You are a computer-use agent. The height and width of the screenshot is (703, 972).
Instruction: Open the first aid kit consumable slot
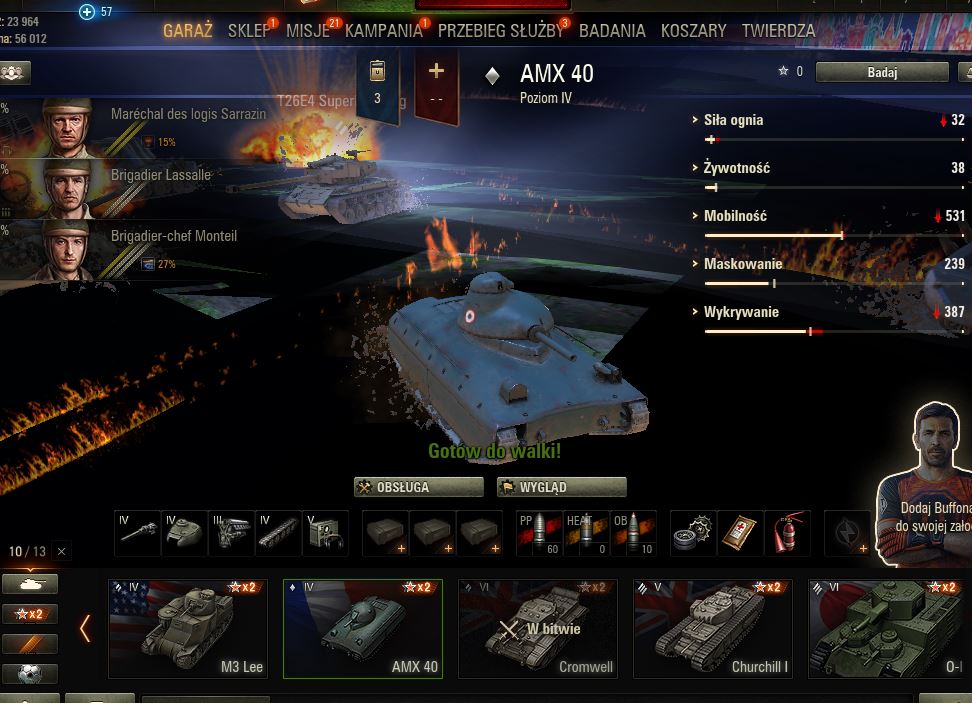(x=740, y=532)
